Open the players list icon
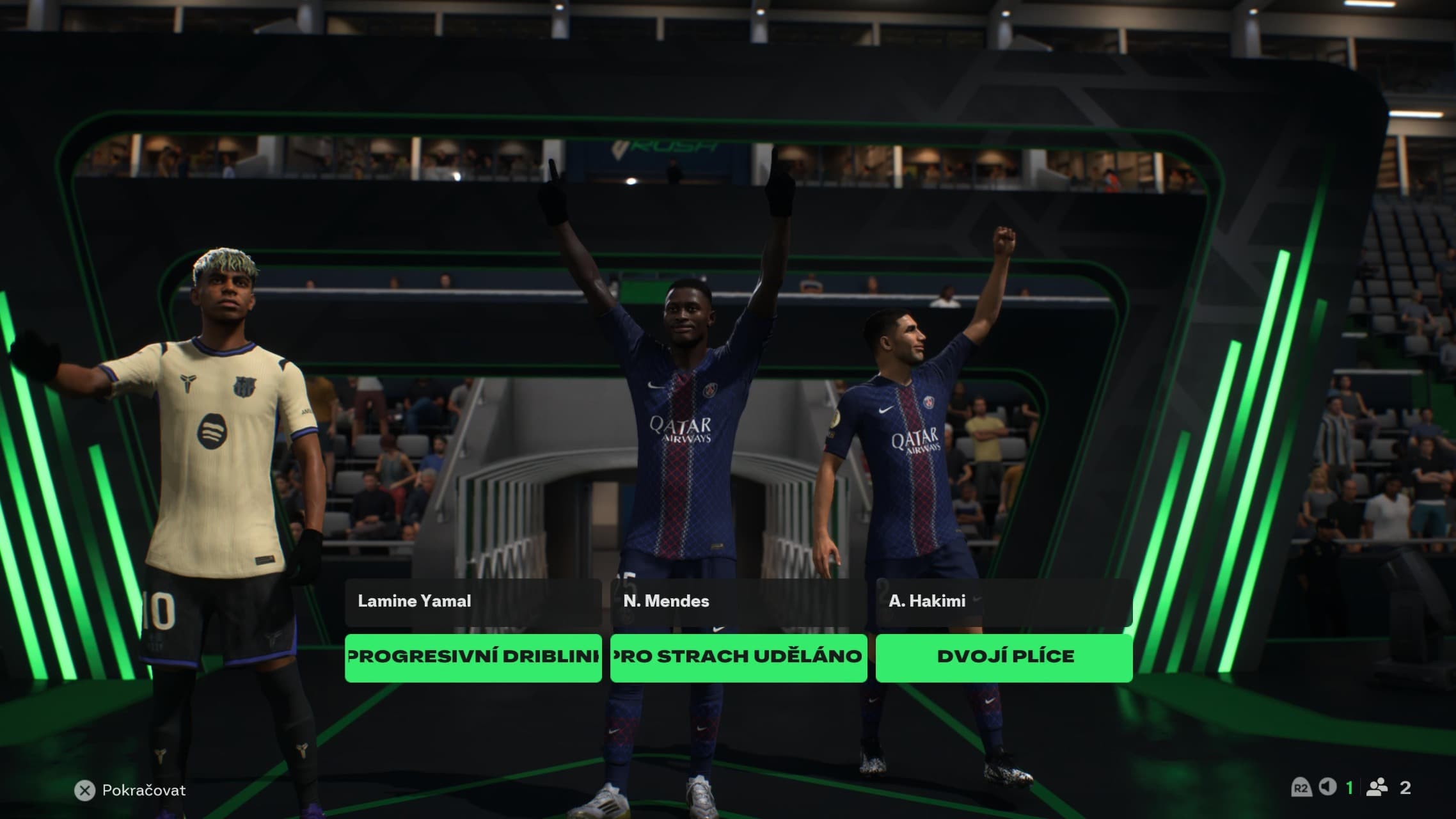The height and width of the screenshot is (819, 1456). (x=1377, y=787)
